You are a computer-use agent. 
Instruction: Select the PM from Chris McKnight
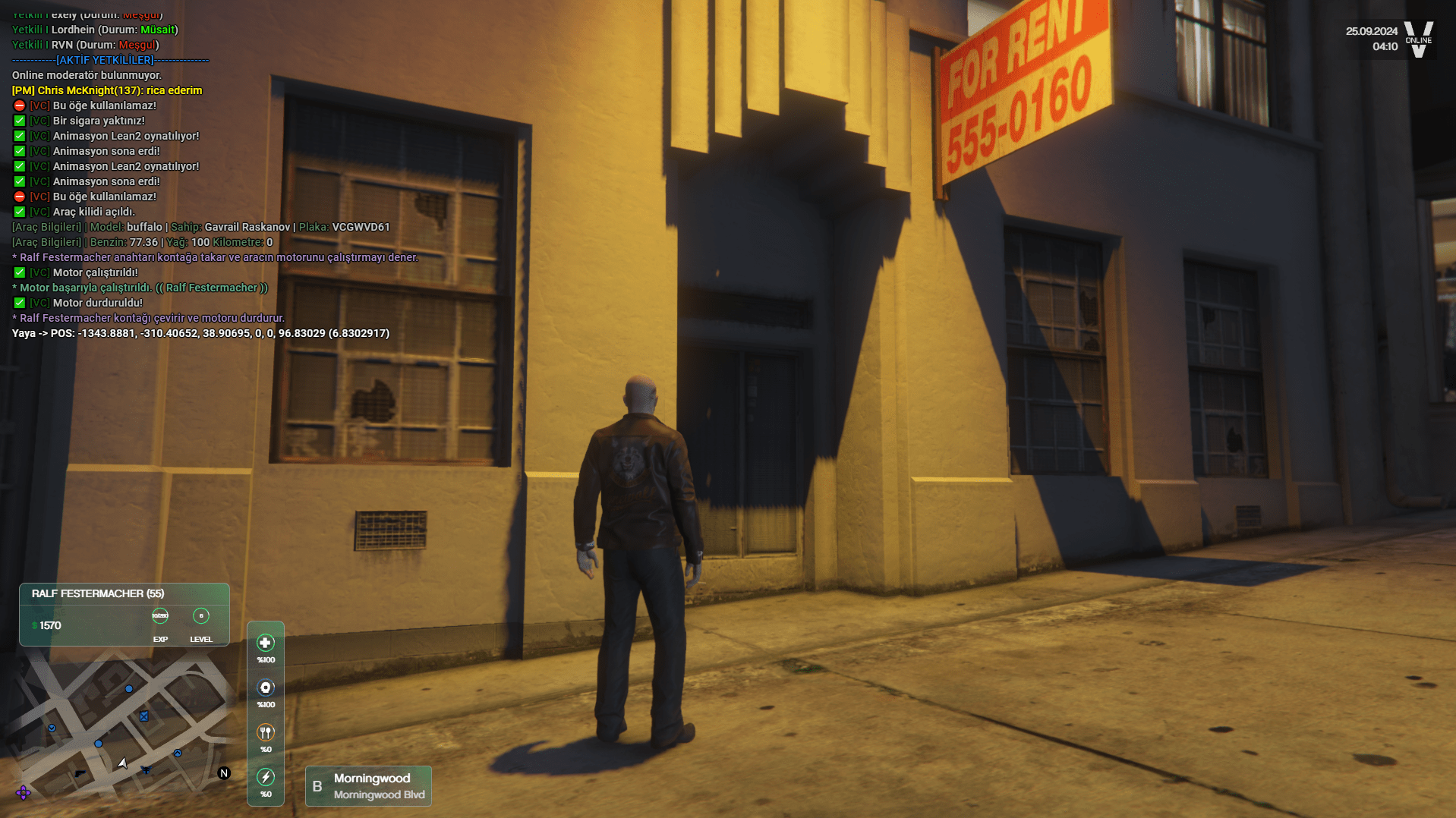[106, 90]
